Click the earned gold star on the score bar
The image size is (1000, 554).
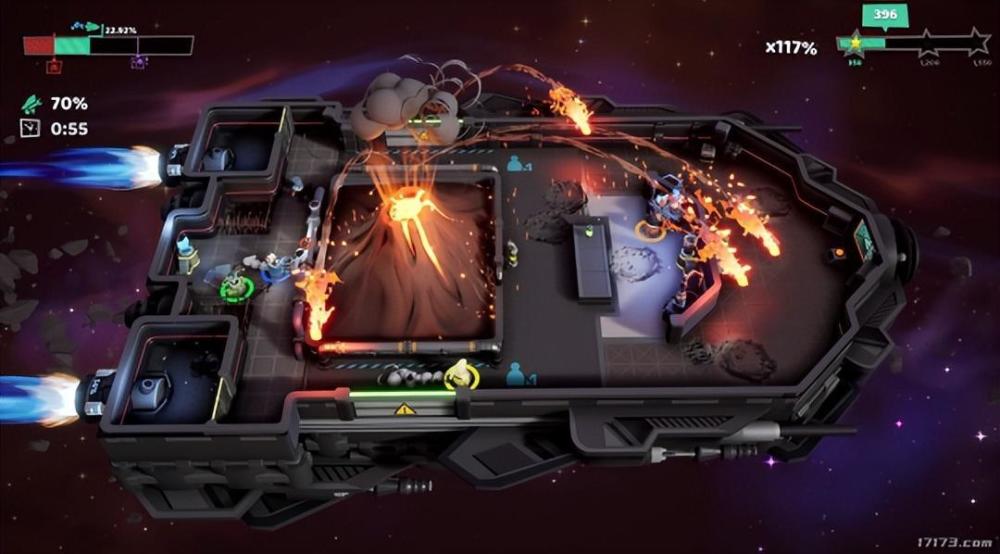pos(855,43)
